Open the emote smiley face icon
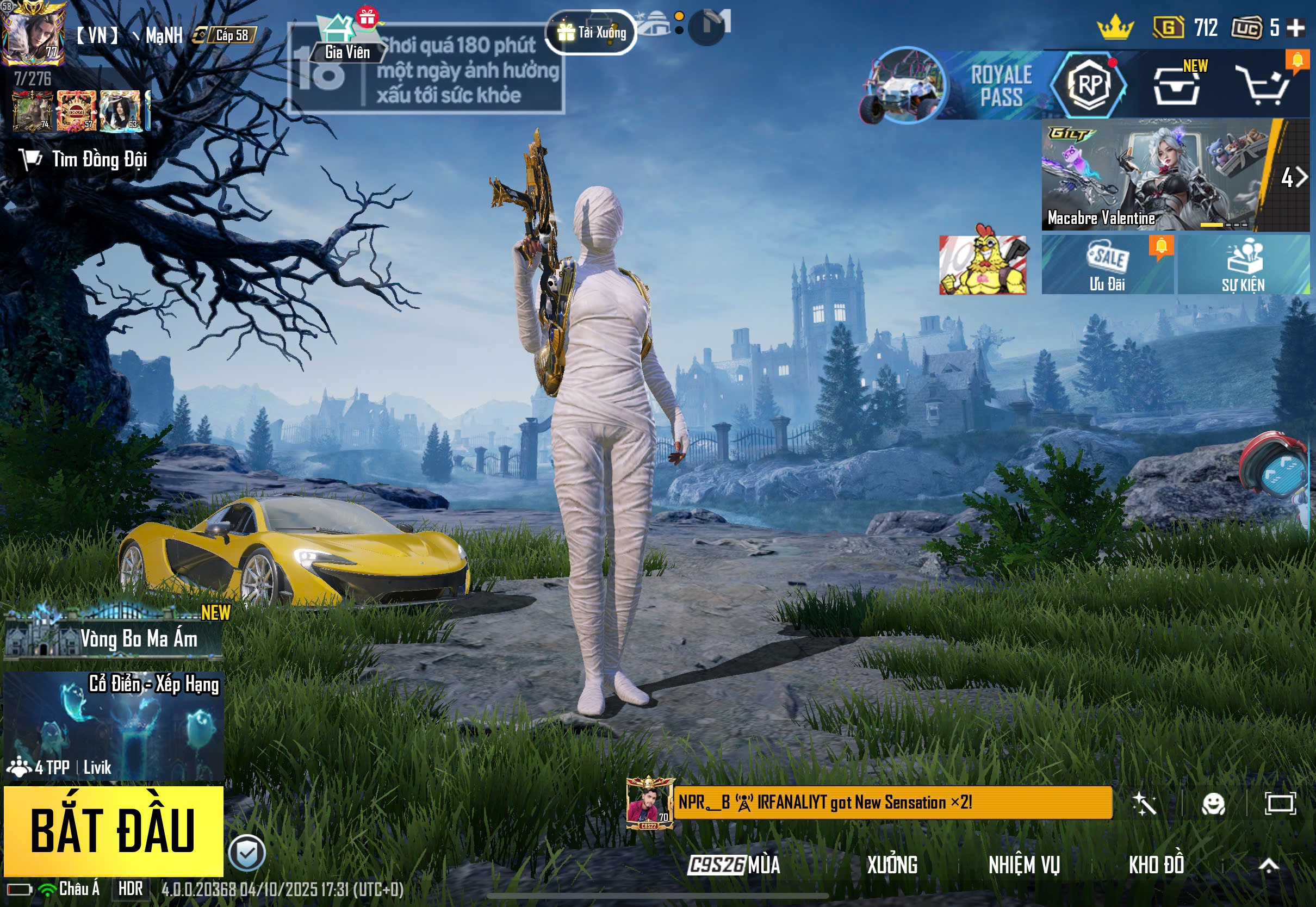This screenshot has height=907, width=1316. [1213, 804]
